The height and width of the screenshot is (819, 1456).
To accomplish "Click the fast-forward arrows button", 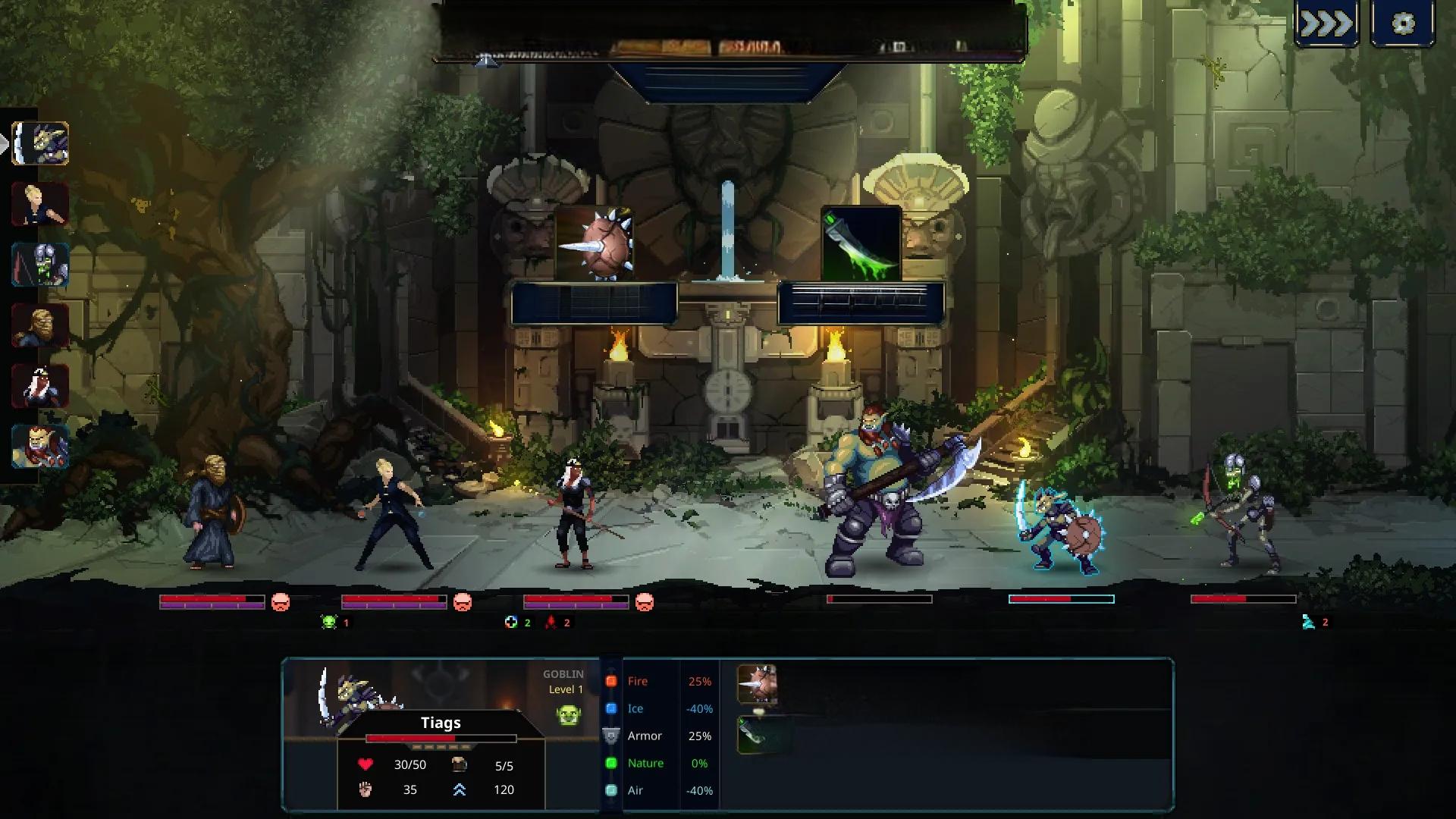I will [x=1326, y=24].
